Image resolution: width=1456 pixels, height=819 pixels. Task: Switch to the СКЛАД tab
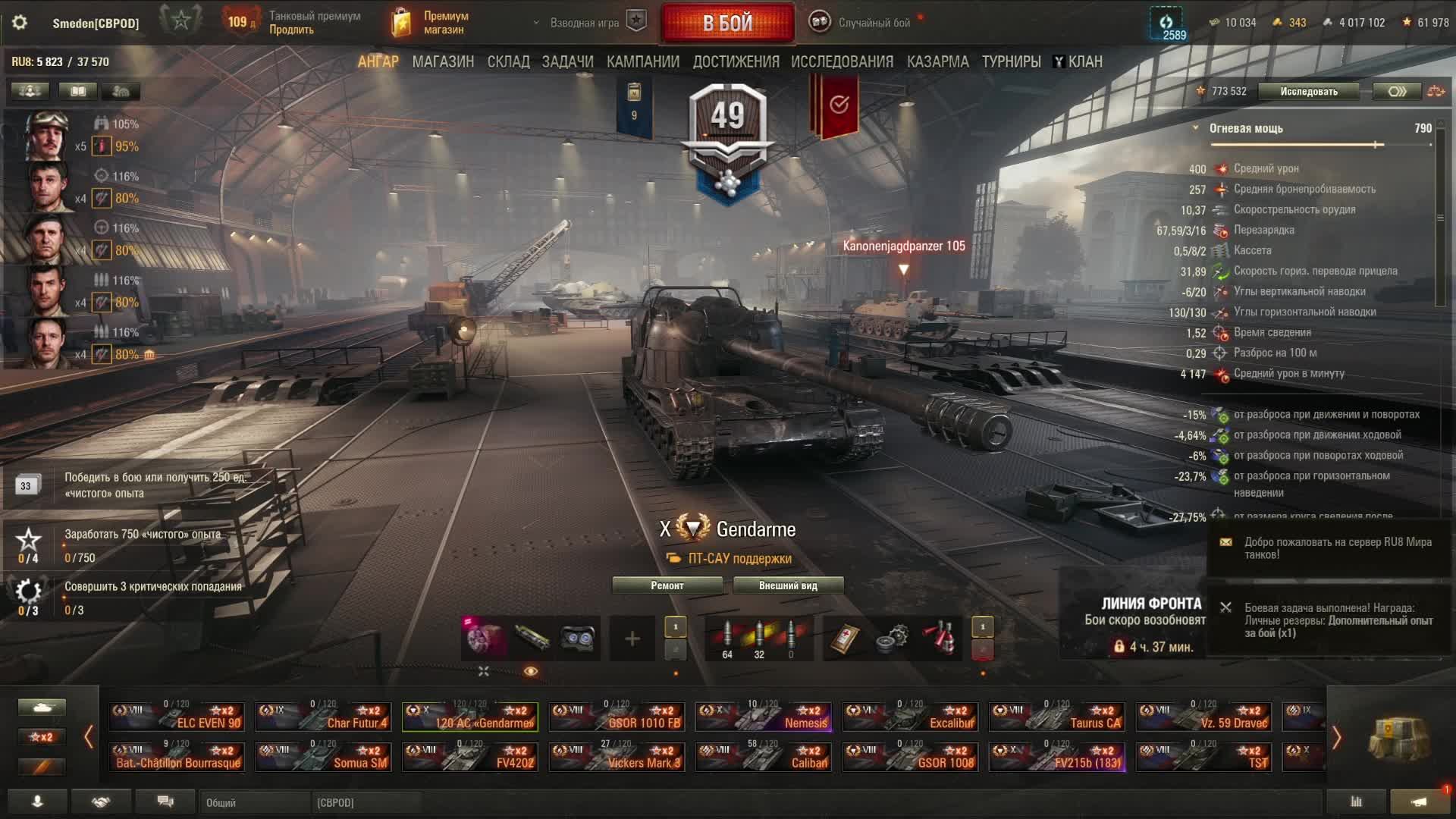(508, 62)
